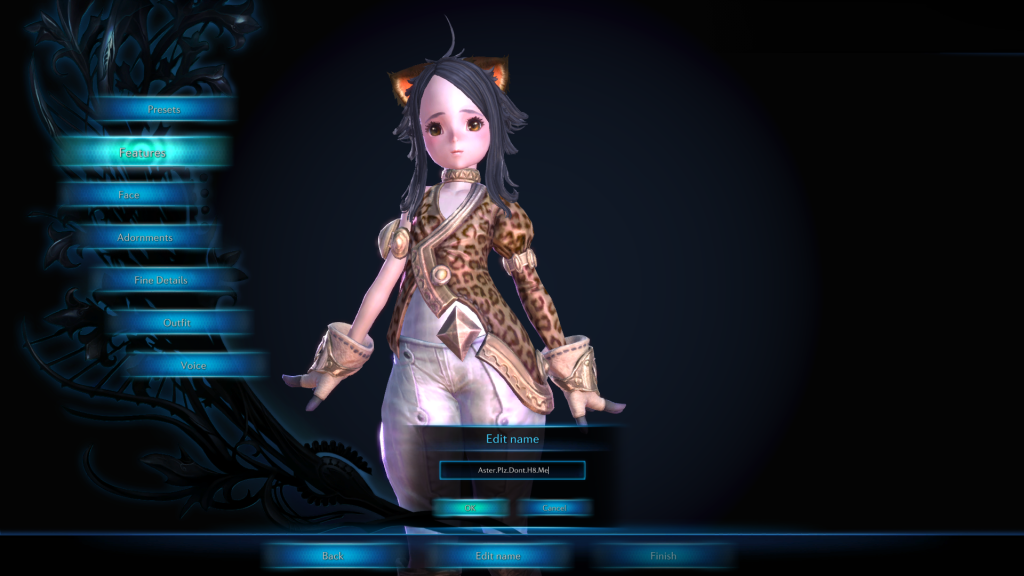Select the Features category
Image resolution: width=1024 pixels, height=576 pixels.
pos(143,153)
